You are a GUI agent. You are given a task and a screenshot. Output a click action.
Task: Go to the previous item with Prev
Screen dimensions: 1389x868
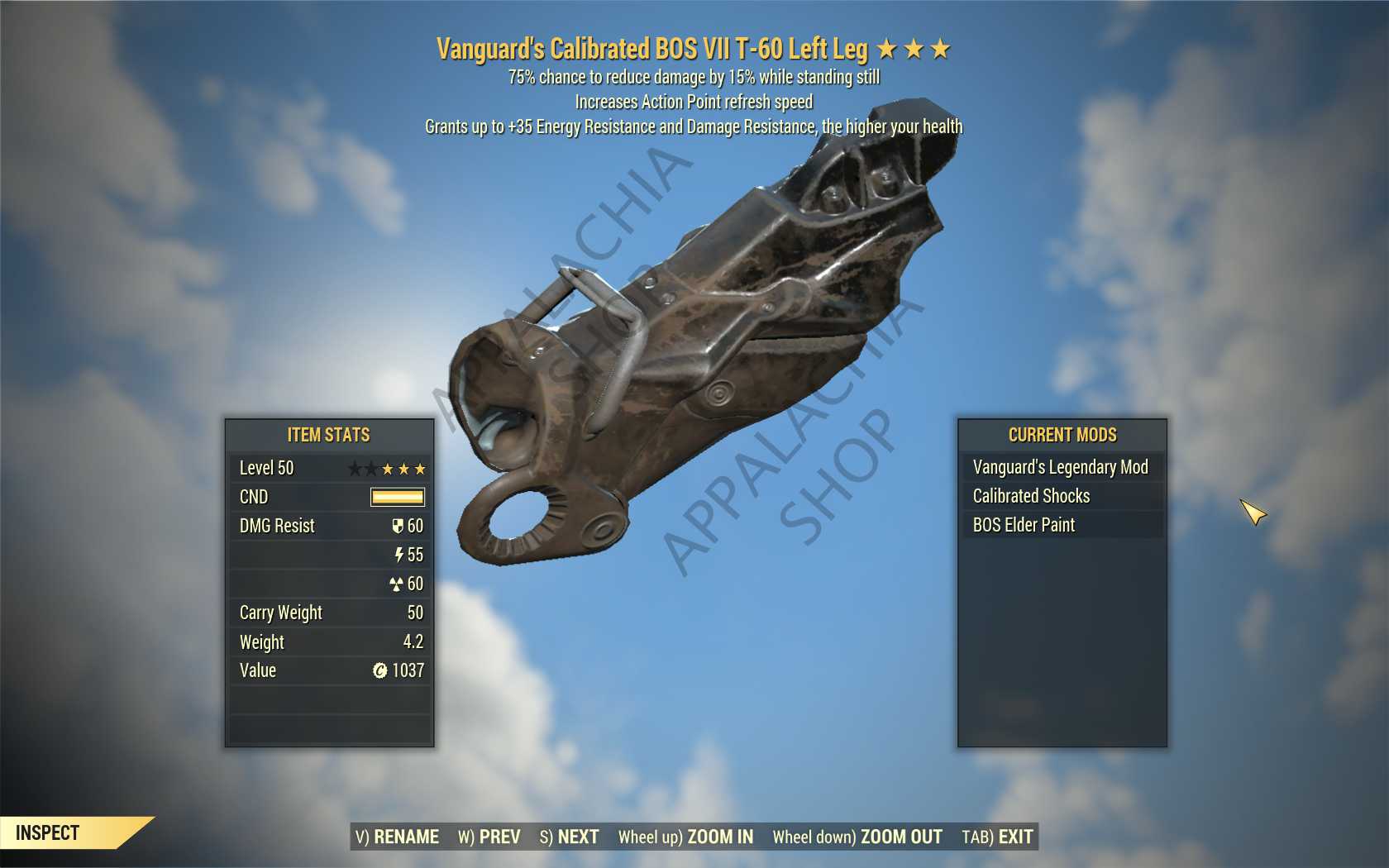pyautogui.click(x=489, y=837)
